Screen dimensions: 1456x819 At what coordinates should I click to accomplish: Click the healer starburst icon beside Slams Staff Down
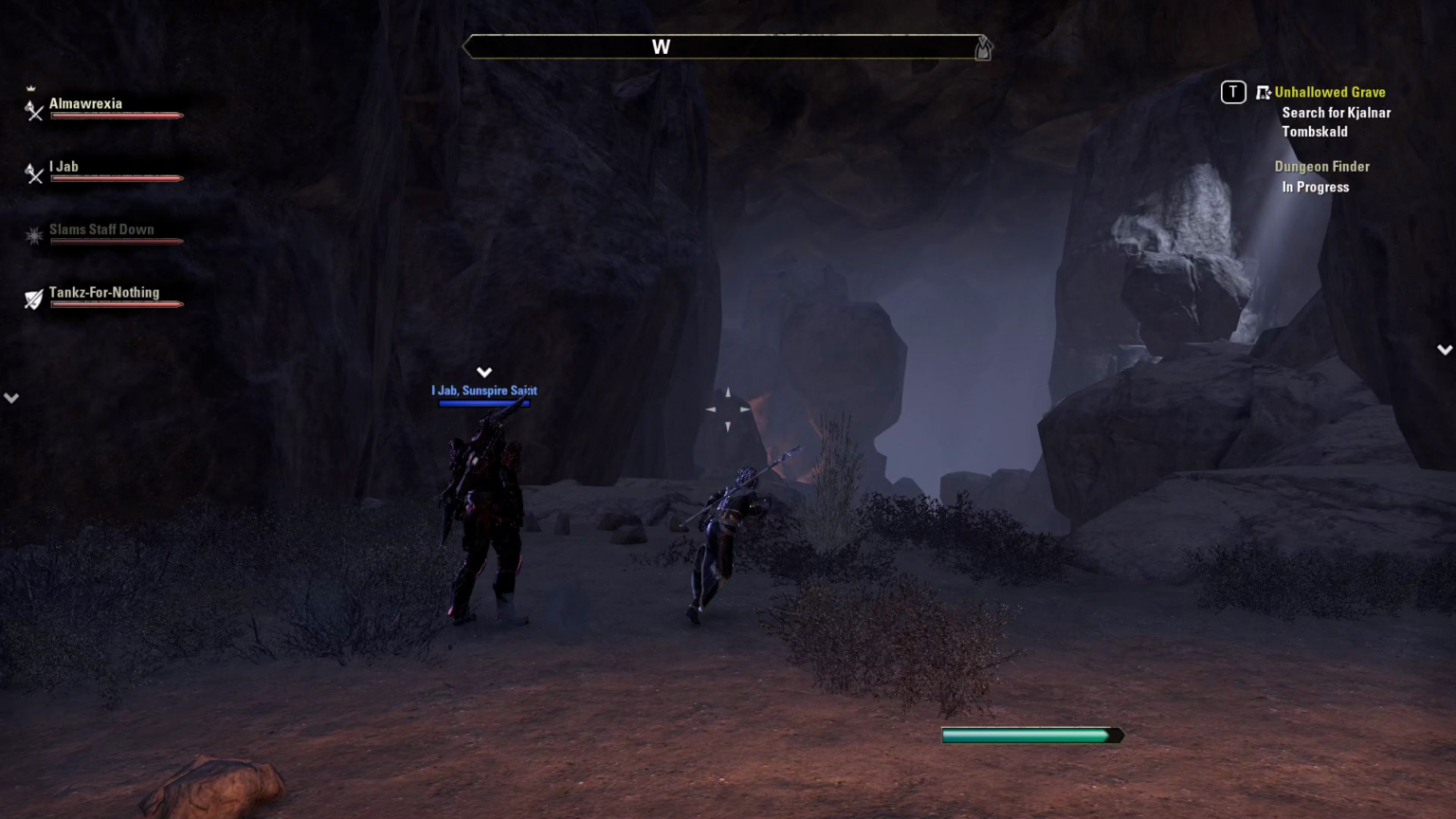point(34,236)
